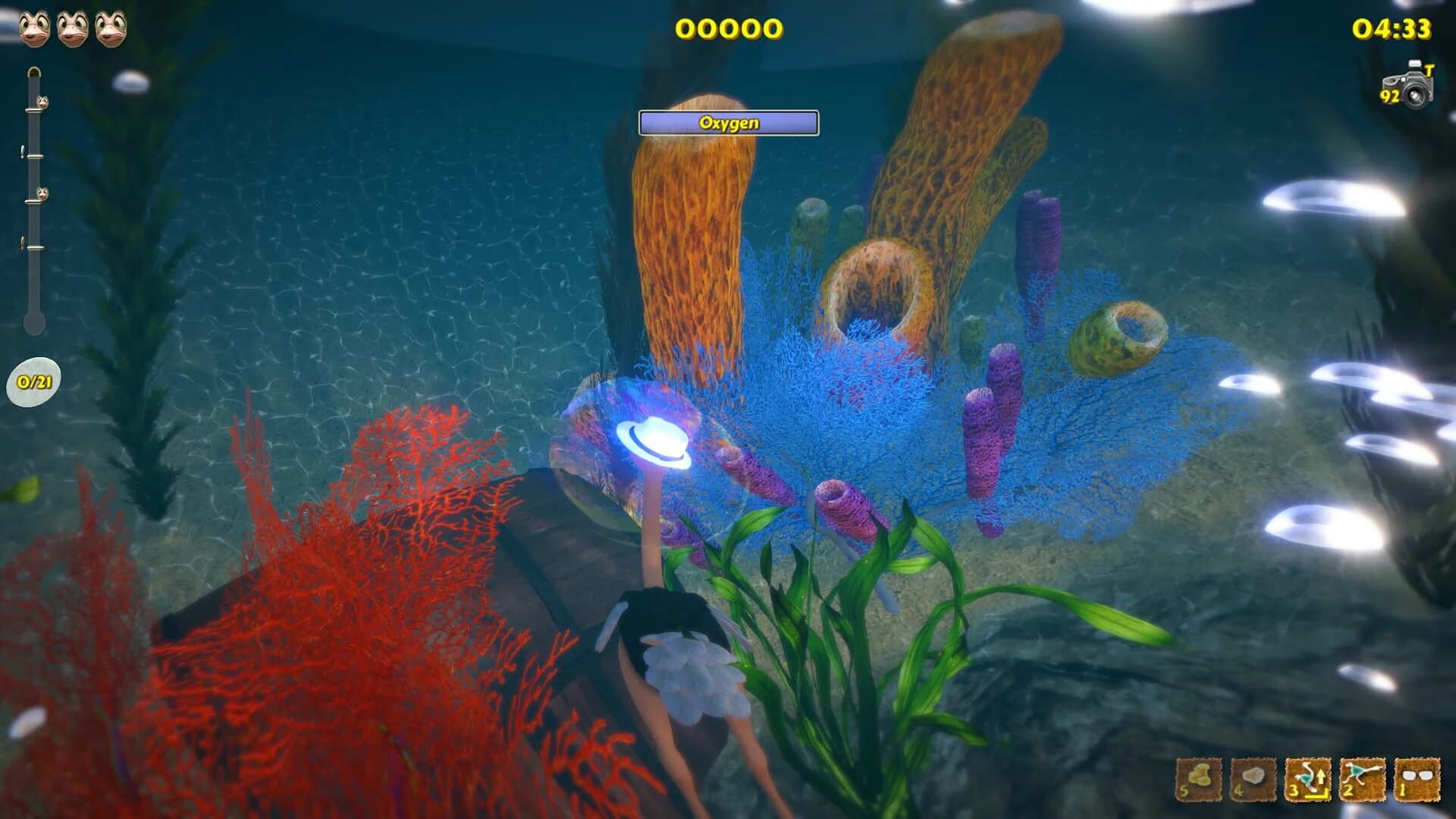The image size is (1456, 819).
Task: Select the gold coins in hotbar slot 5
Action: point(1198,781)
